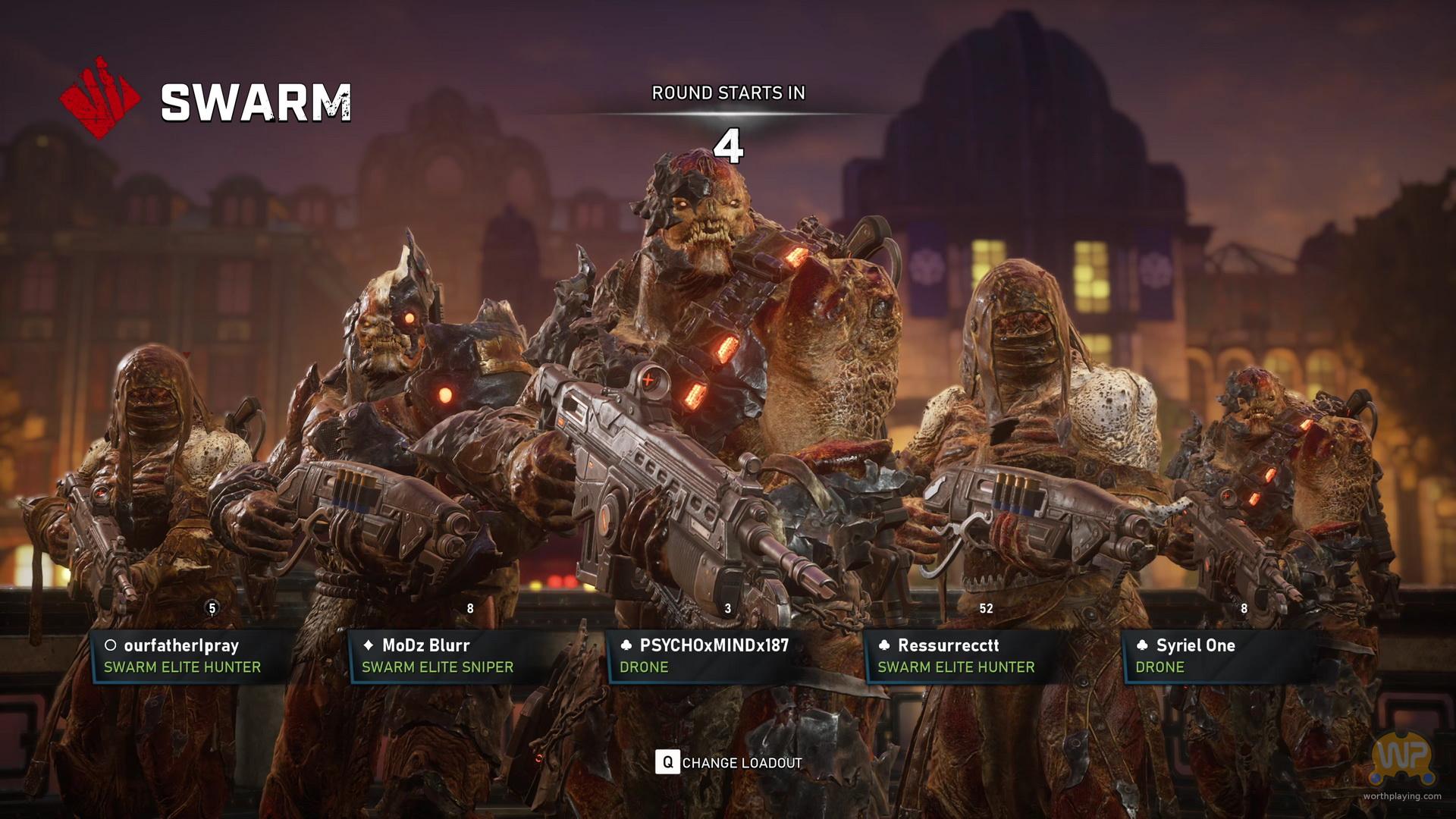1456x819 pixels.
Task: Choose the MoDz Blurr player card
Action: tap(447, 656)
